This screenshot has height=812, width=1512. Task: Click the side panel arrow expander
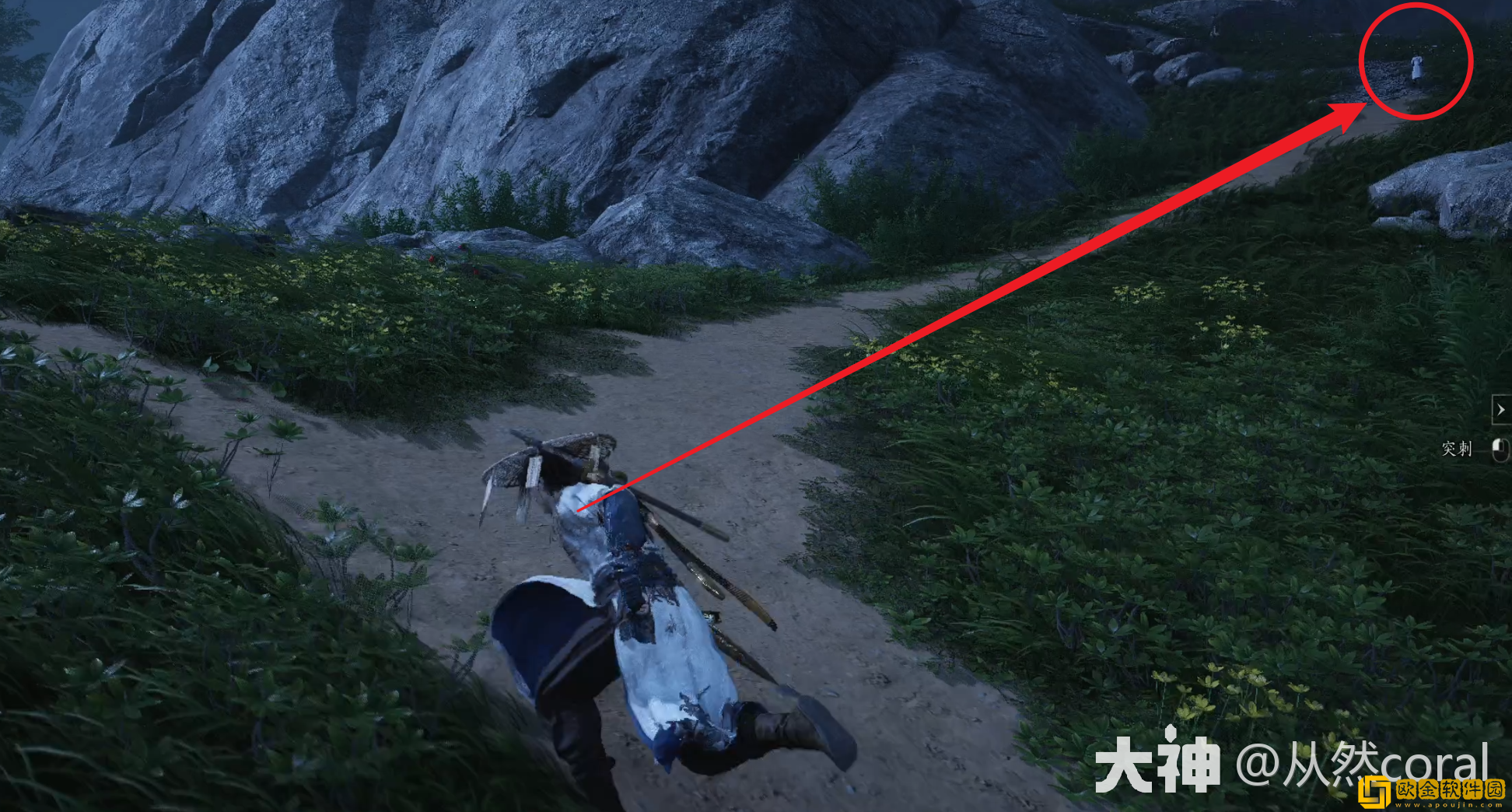[x=1500, y=409]
